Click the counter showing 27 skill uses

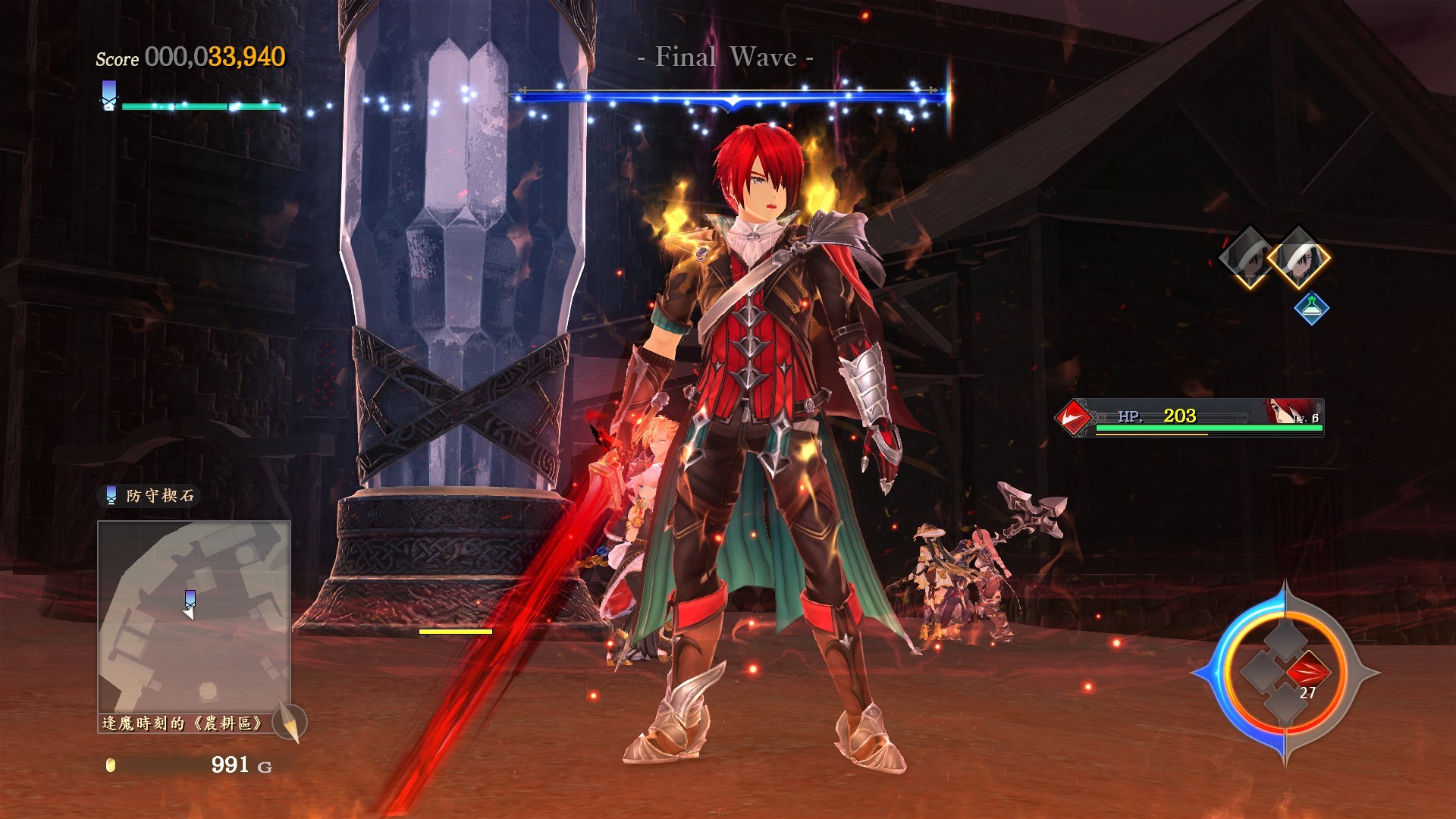pos(1308,692)
